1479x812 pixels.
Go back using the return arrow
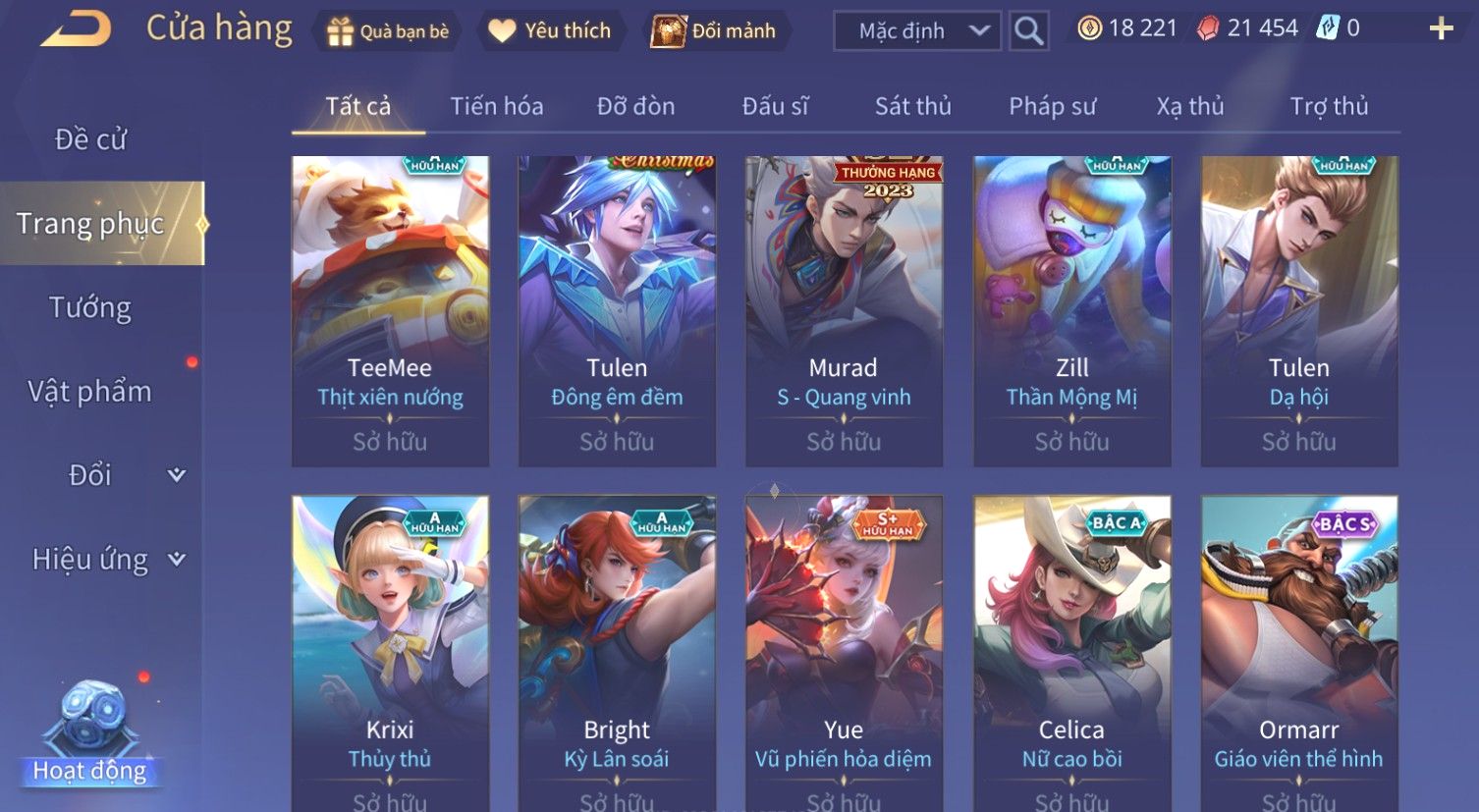76,29
